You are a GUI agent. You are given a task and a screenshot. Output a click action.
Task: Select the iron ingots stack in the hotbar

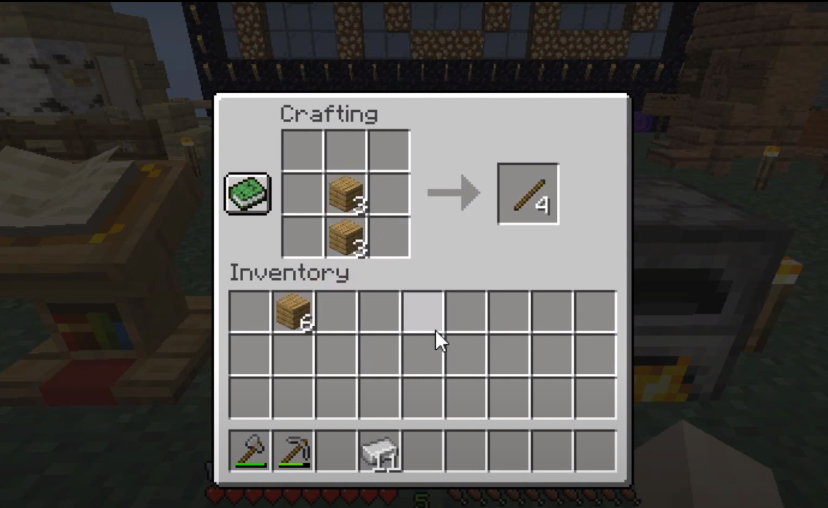tap(380, 451)
